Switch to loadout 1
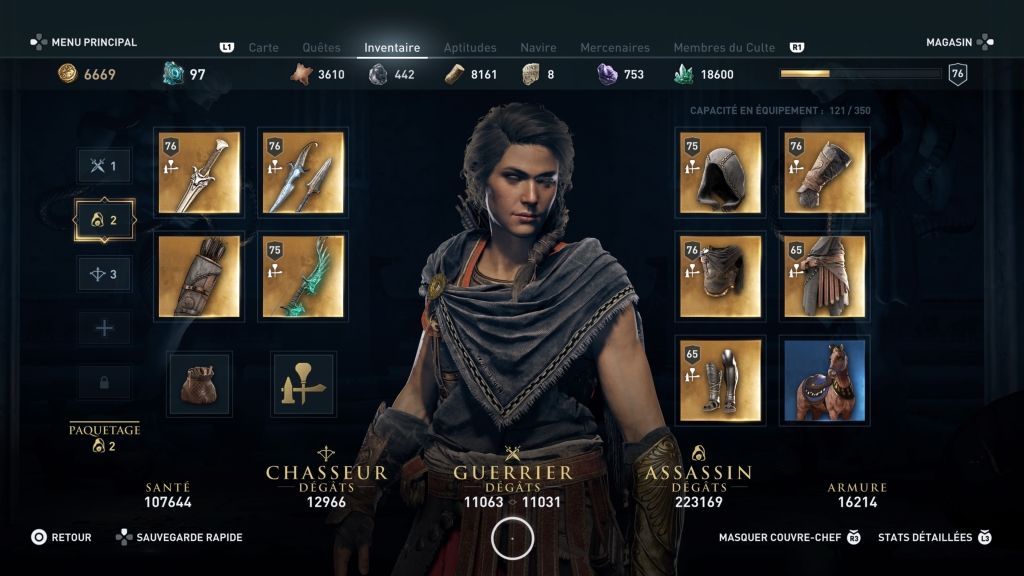The width and height of the screenshot is (1024, 576). [x=104, y=166]
